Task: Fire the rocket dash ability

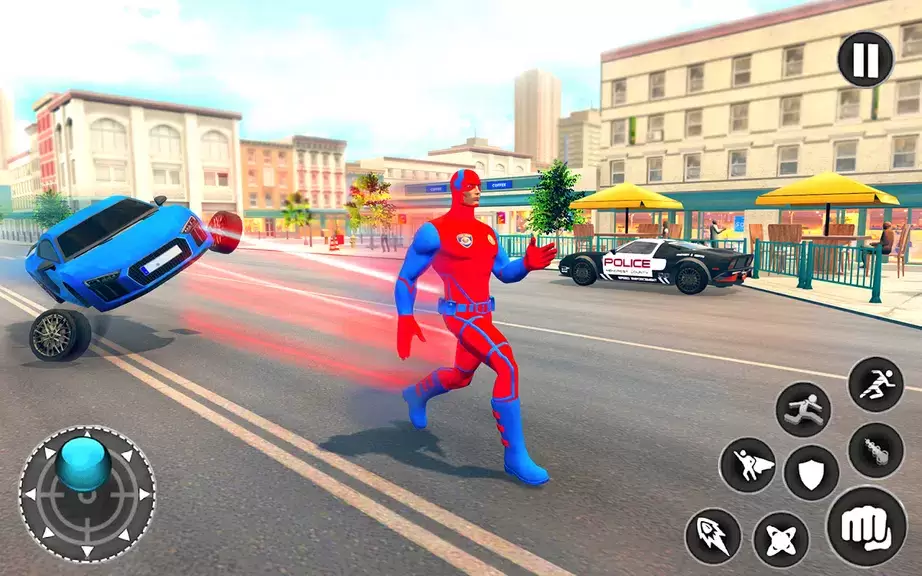Action: coord(713,536)
